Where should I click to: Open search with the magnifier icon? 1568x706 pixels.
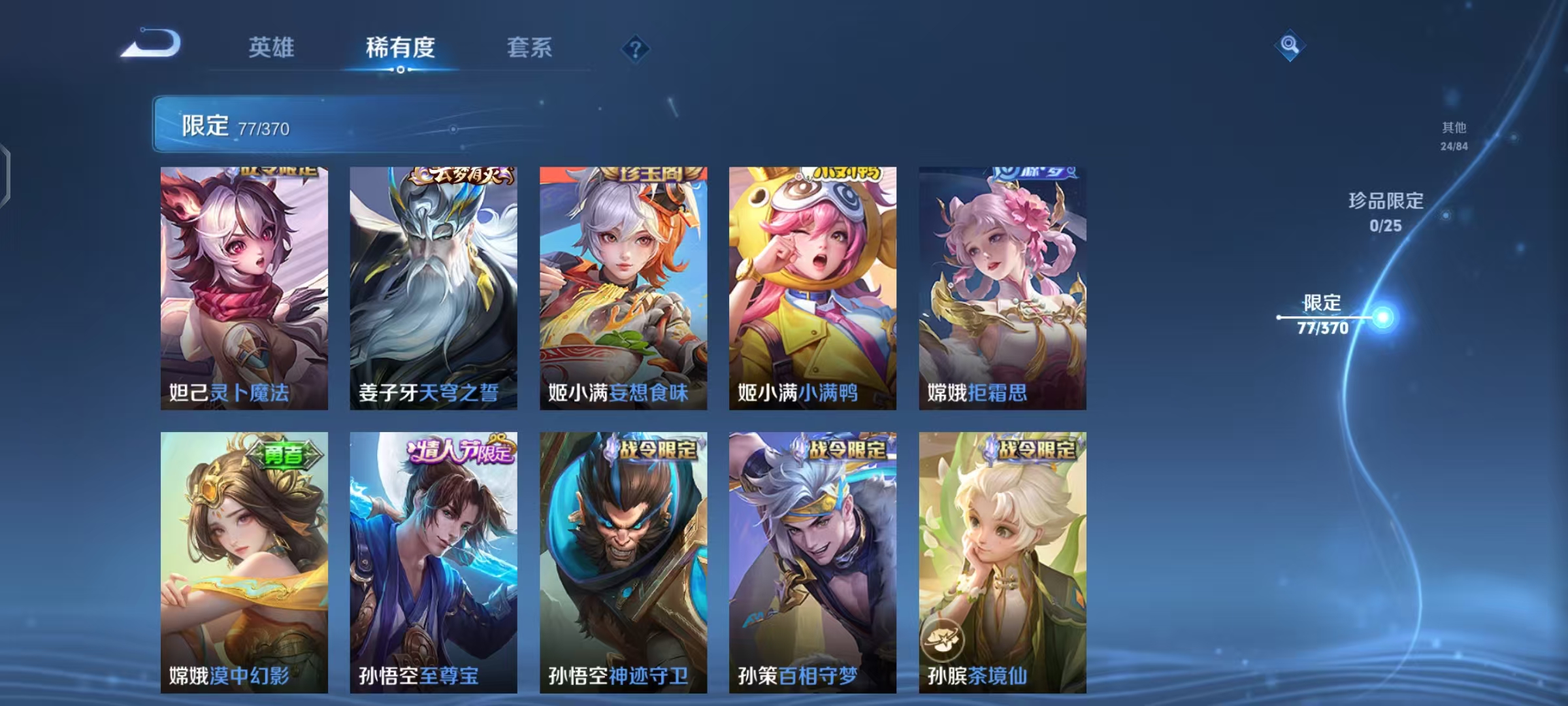(x=1289, y=44)
